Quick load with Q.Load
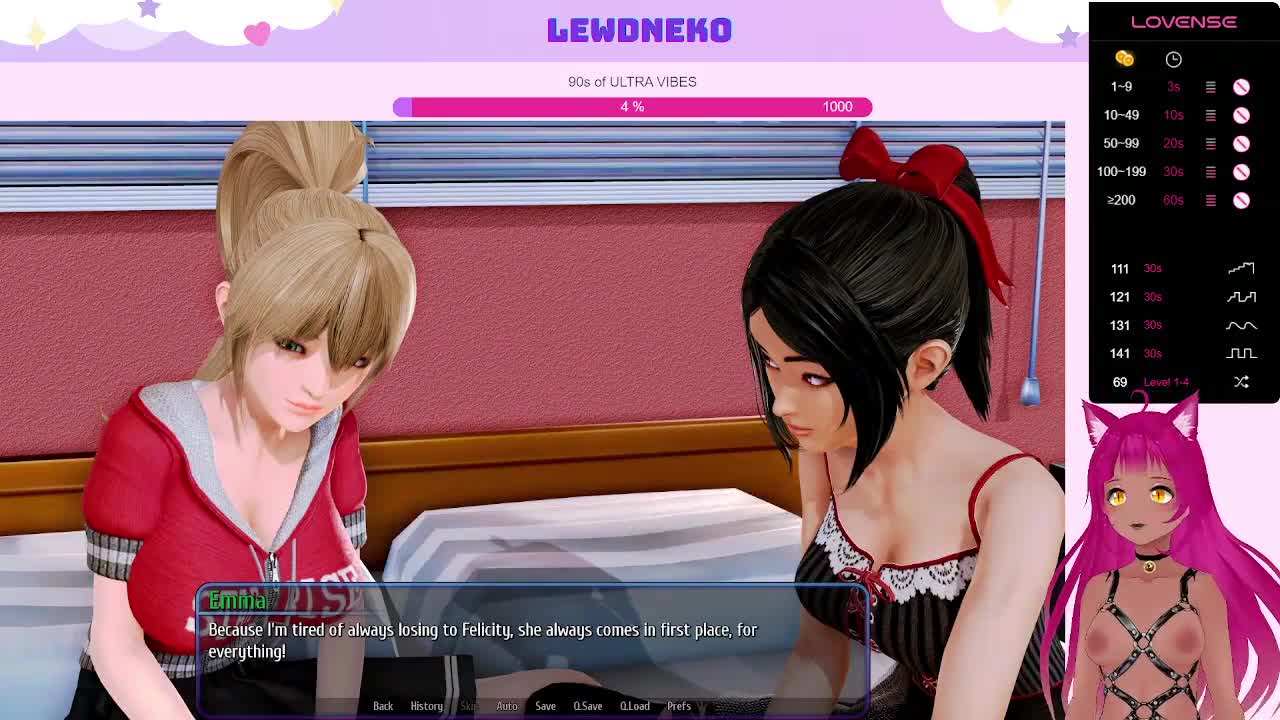This screenshot has height=720, width=1280. coord(635,706)
